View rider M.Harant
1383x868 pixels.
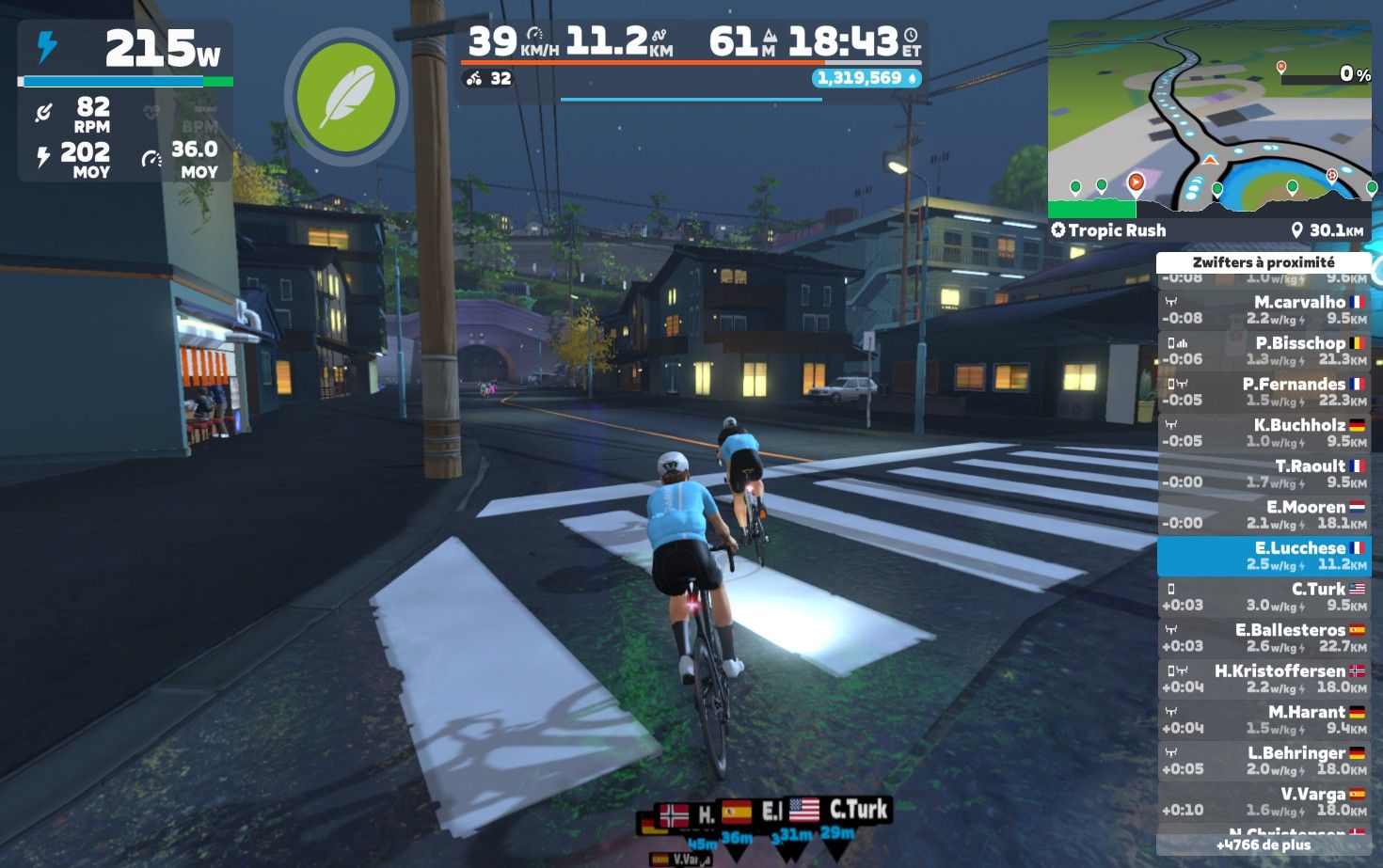1264,719
